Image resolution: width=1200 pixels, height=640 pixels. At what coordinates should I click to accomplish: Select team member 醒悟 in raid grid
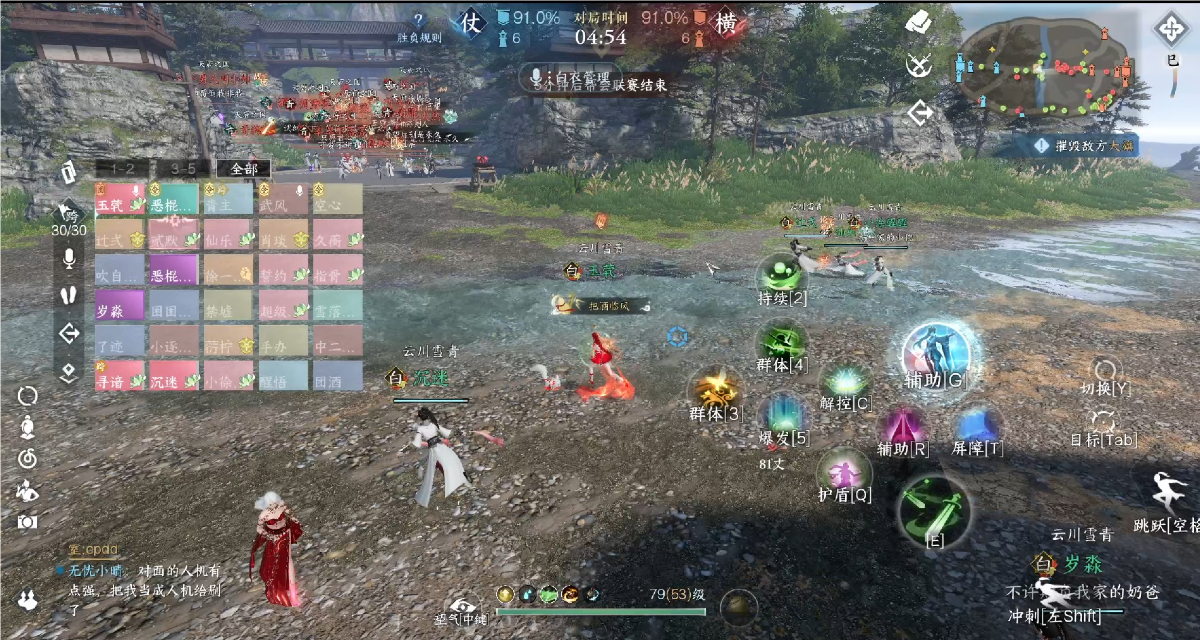pyautogui.click(x=282, y=380)
